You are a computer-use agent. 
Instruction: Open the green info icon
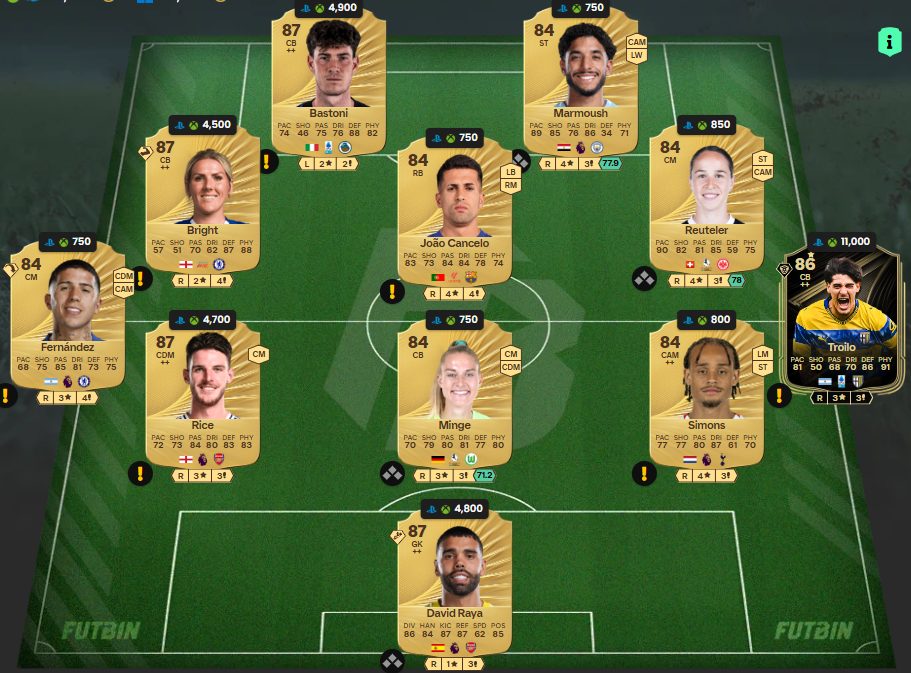888,41
